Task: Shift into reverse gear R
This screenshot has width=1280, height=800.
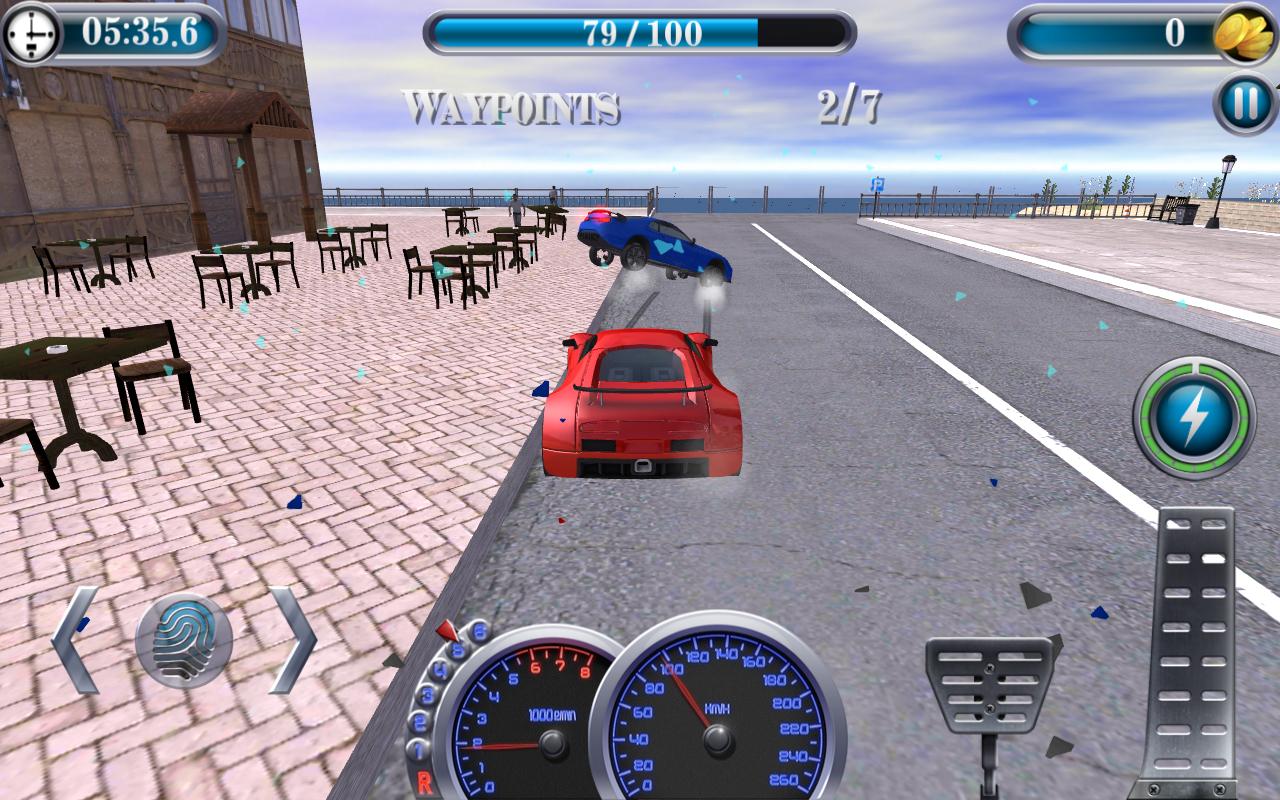Action: [x=425, y=782]
